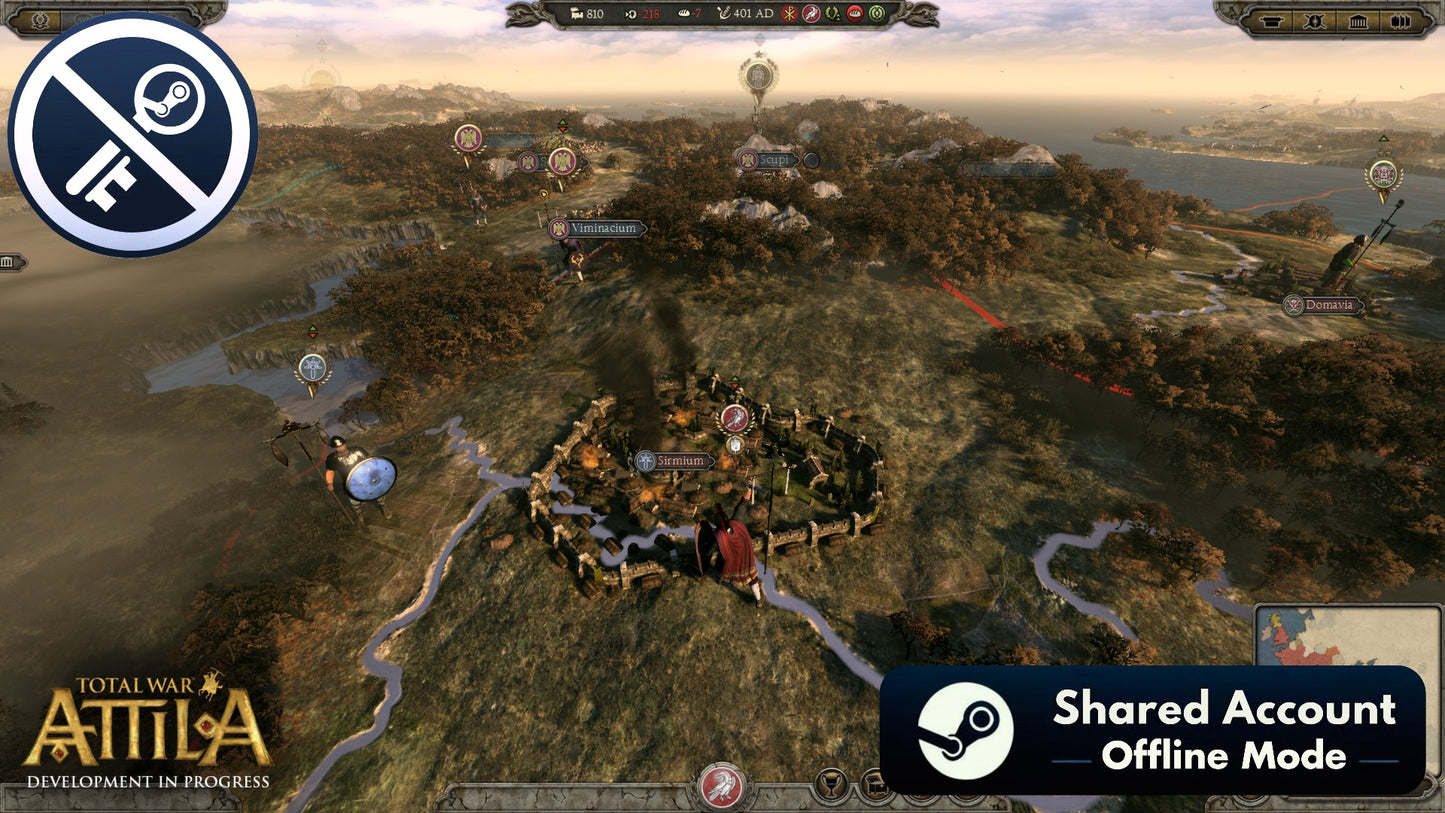The image size is (1445, 813).
Task: Select the red bird faction emblem in top bar
Action: 811,14
